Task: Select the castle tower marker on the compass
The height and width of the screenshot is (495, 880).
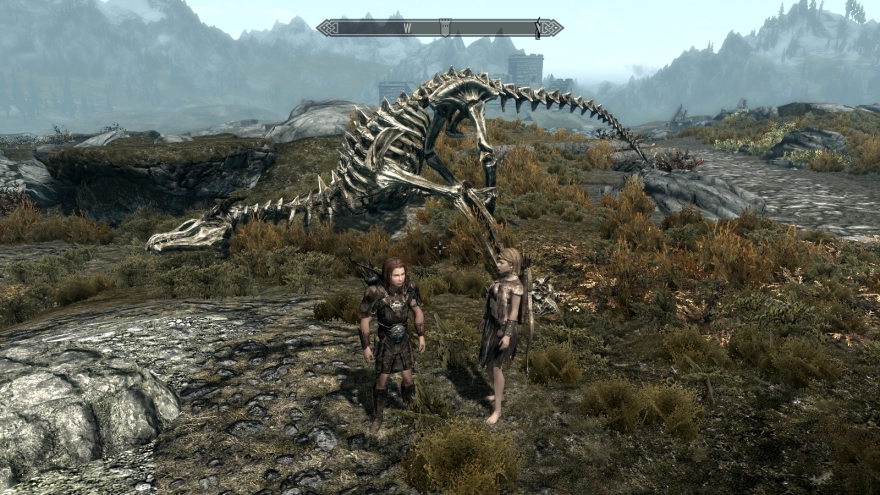Action: (445, 28)
